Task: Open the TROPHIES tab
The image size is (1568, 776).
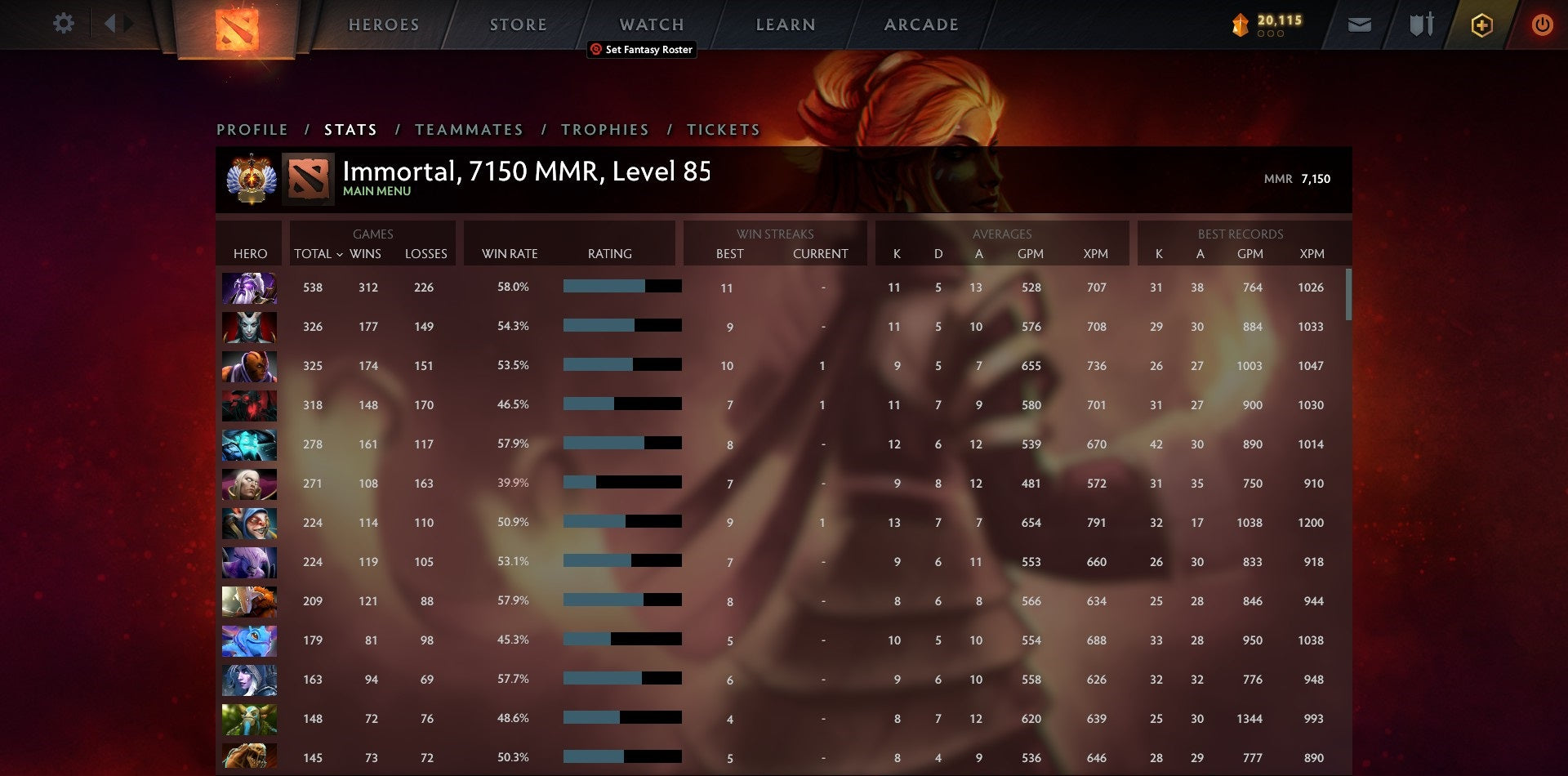Action: pyautogui.click(x=604, y=129)
